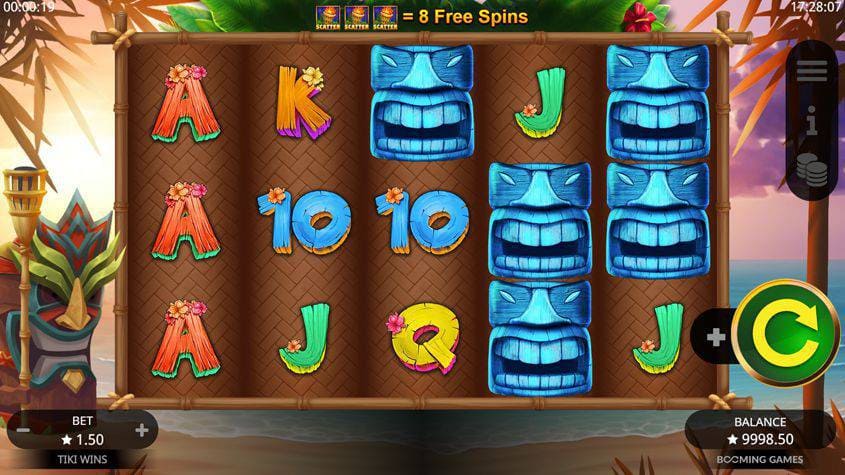The image size is (845, 475).
Task: Open the hamburger menu
Action: coord(812,72)
